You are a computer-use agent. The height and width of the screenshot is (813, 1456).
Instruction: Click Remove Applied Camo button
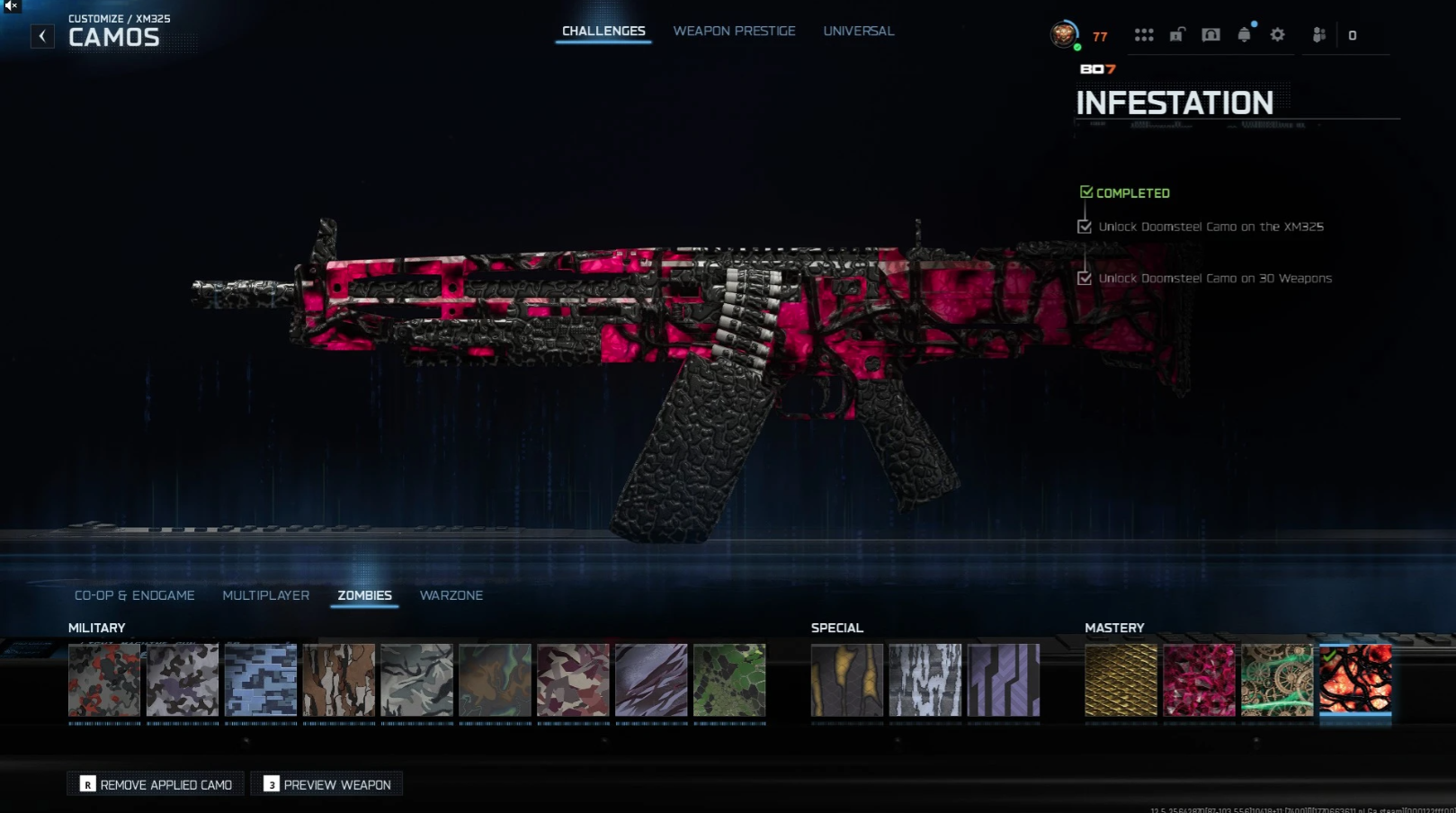click(x=156, y=784)
